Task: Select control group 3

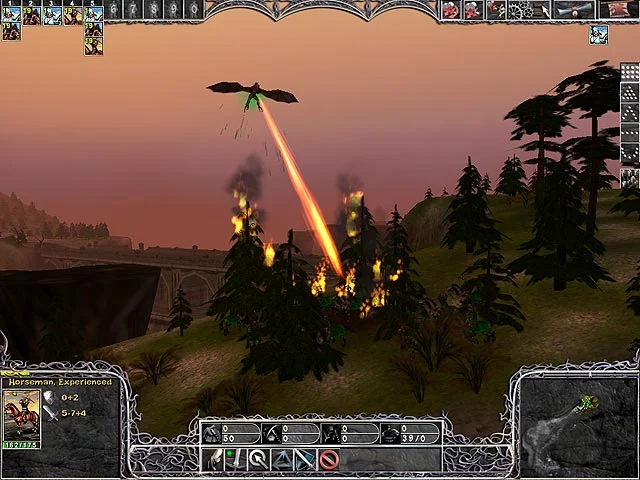Action: (53, 12)
